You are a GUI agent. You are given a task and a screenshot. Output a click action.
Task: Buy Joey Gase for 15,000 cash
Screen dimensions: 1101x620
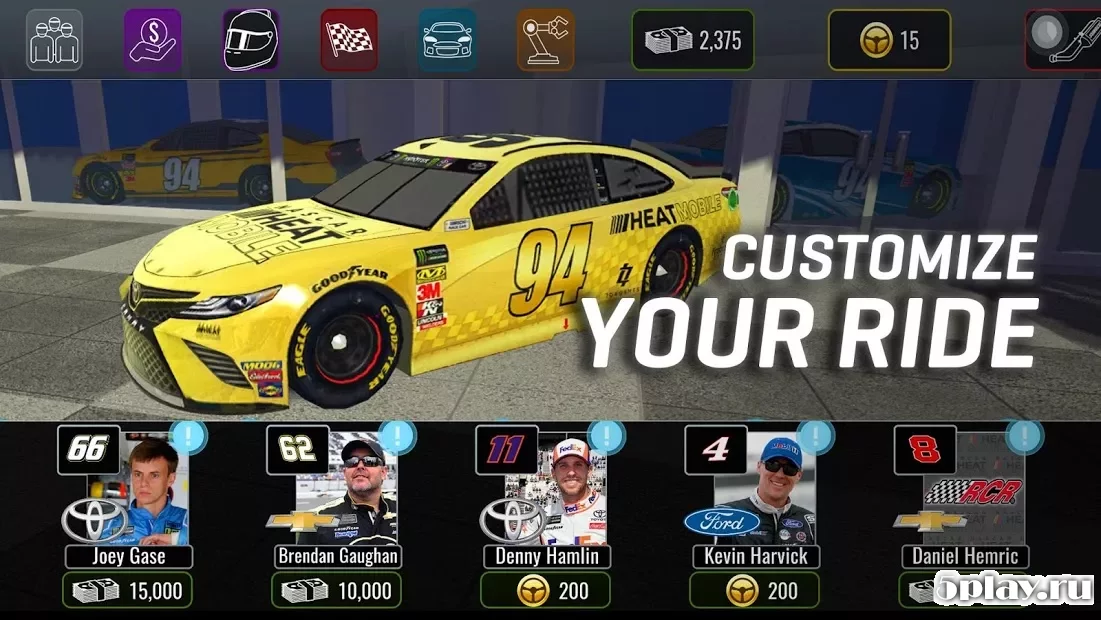[x=127, y=590]
